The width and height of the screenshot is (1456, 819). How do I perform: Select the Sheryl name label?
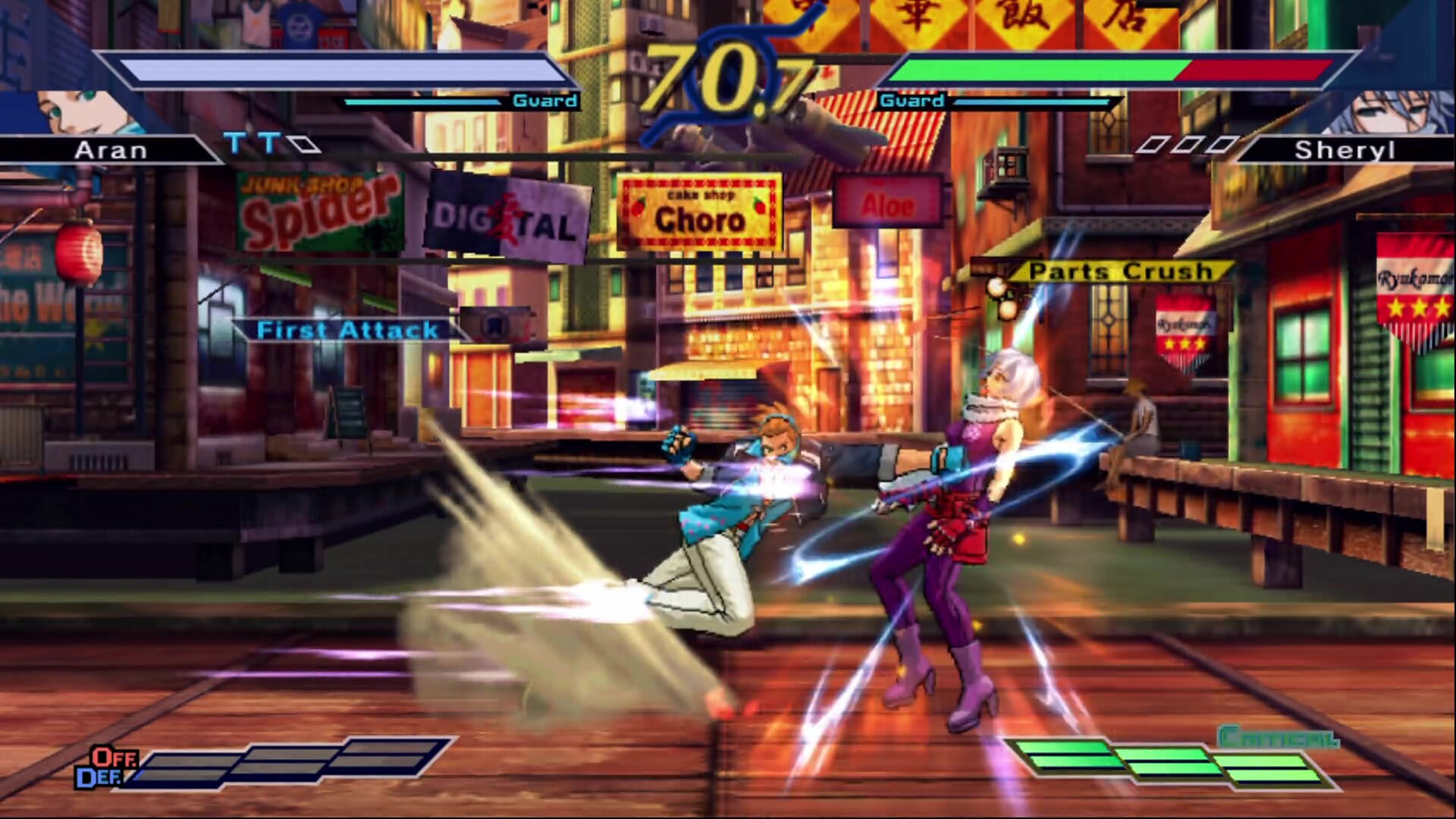tap(1344, 150)
